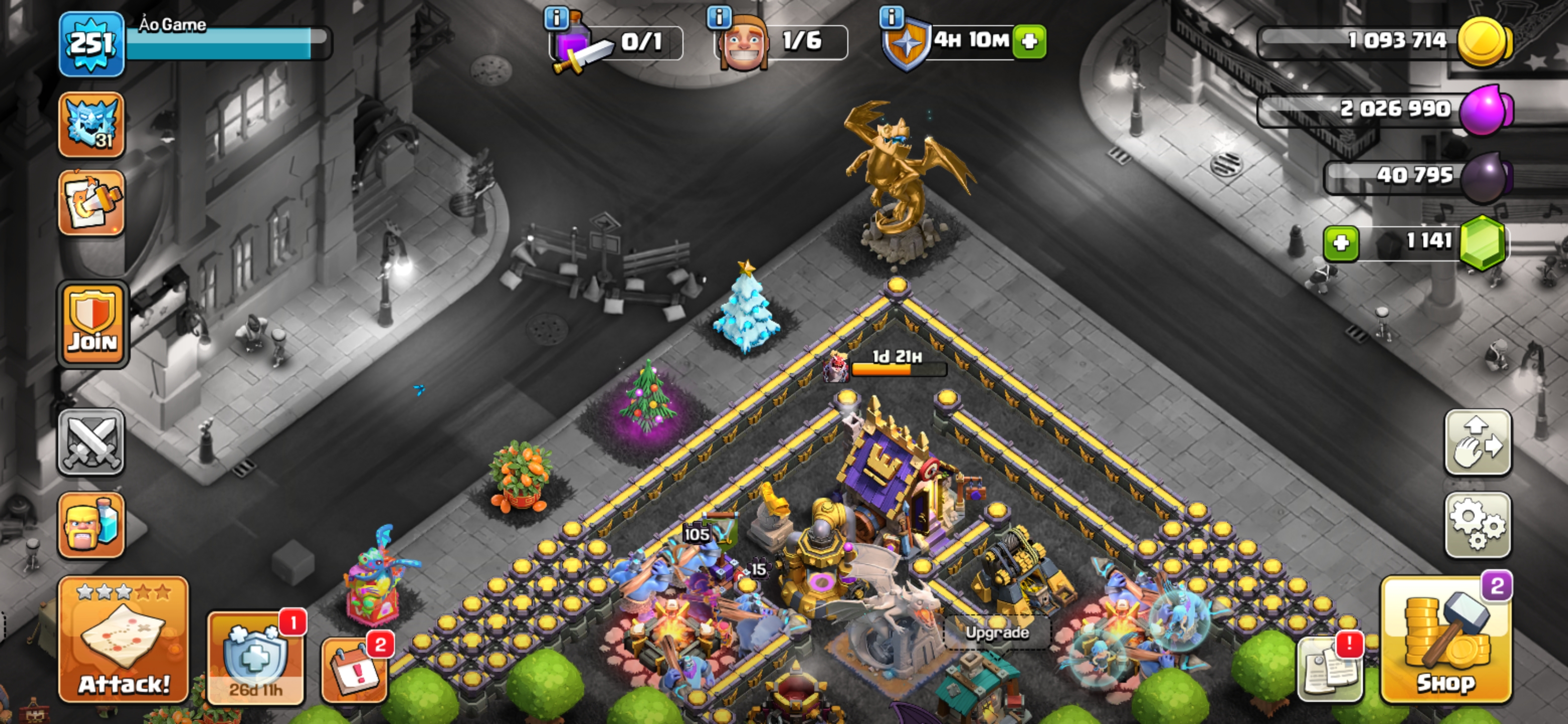
Task: Open the shield pass with 26d 11h timer
Action: tap(256, 659)
